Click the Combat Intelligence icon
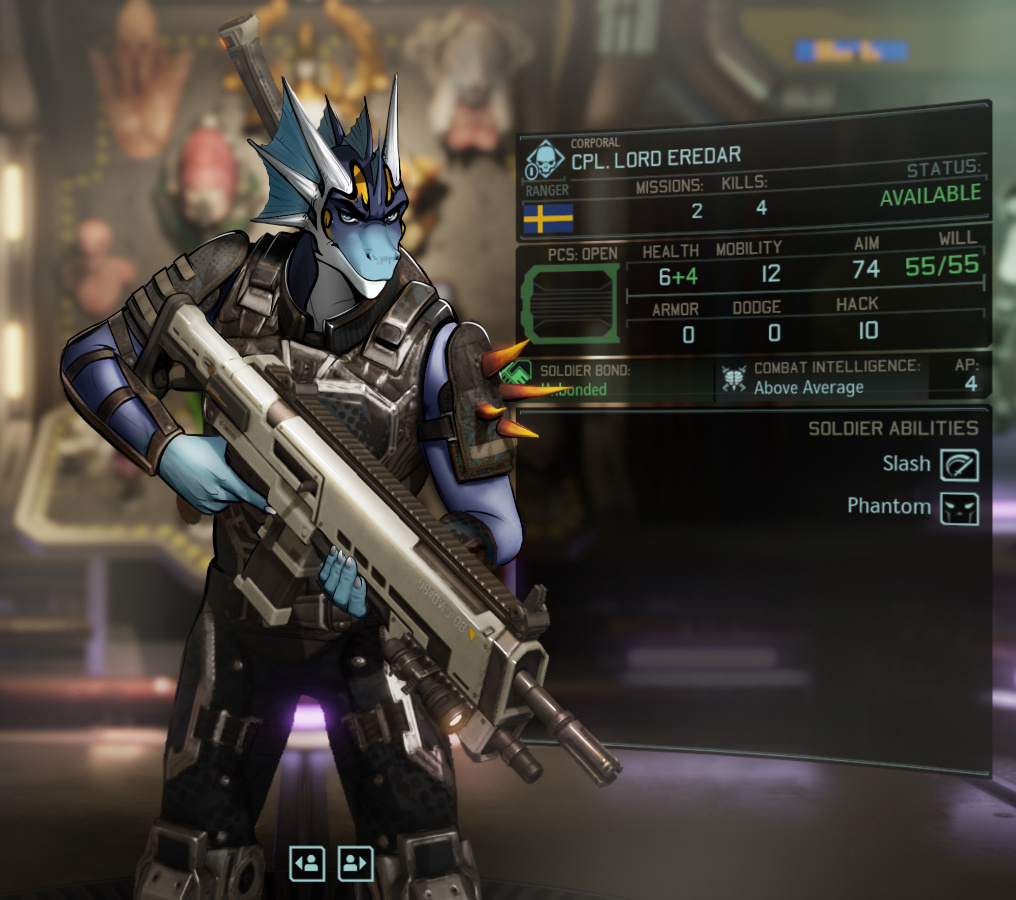This screenshot has height=900, width=1016. tap(735, 378)
